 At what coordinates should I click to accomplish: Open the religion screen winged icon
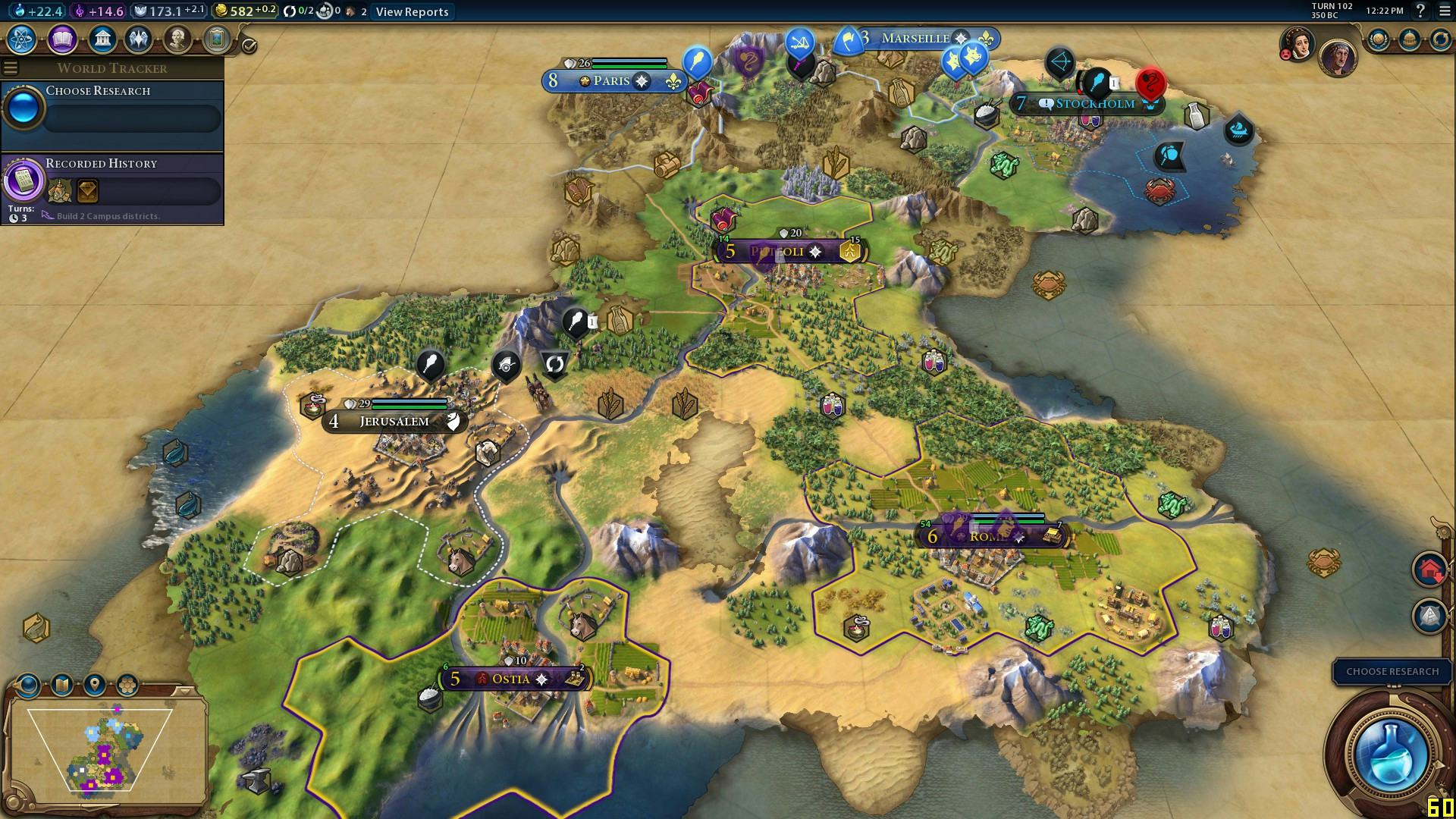point(139,39)
